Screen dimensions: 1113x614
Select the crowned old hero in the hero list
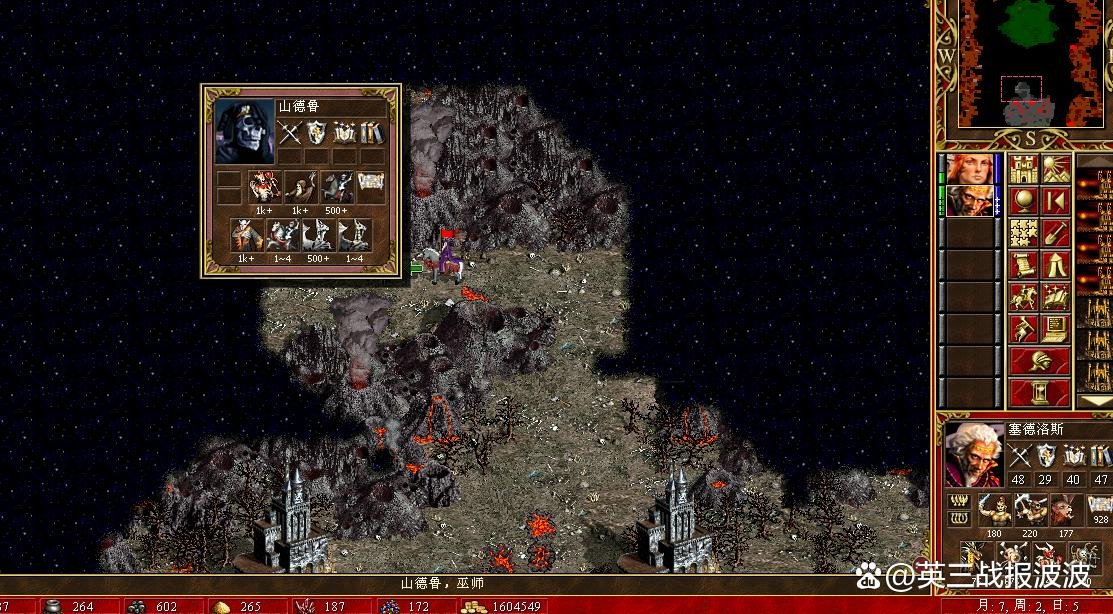tap(970, 201)
